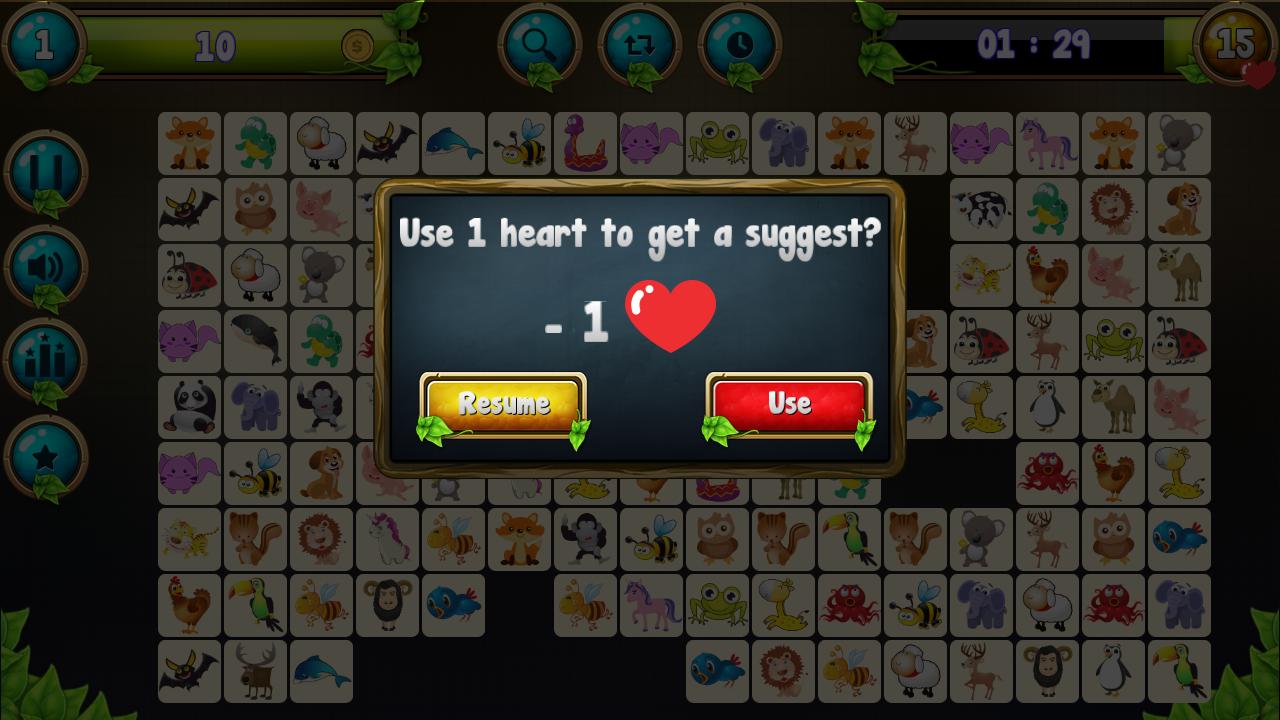Screen dimensions: 1280x720
Task: Activate the magnifying glass hint button
Action: 539,44
